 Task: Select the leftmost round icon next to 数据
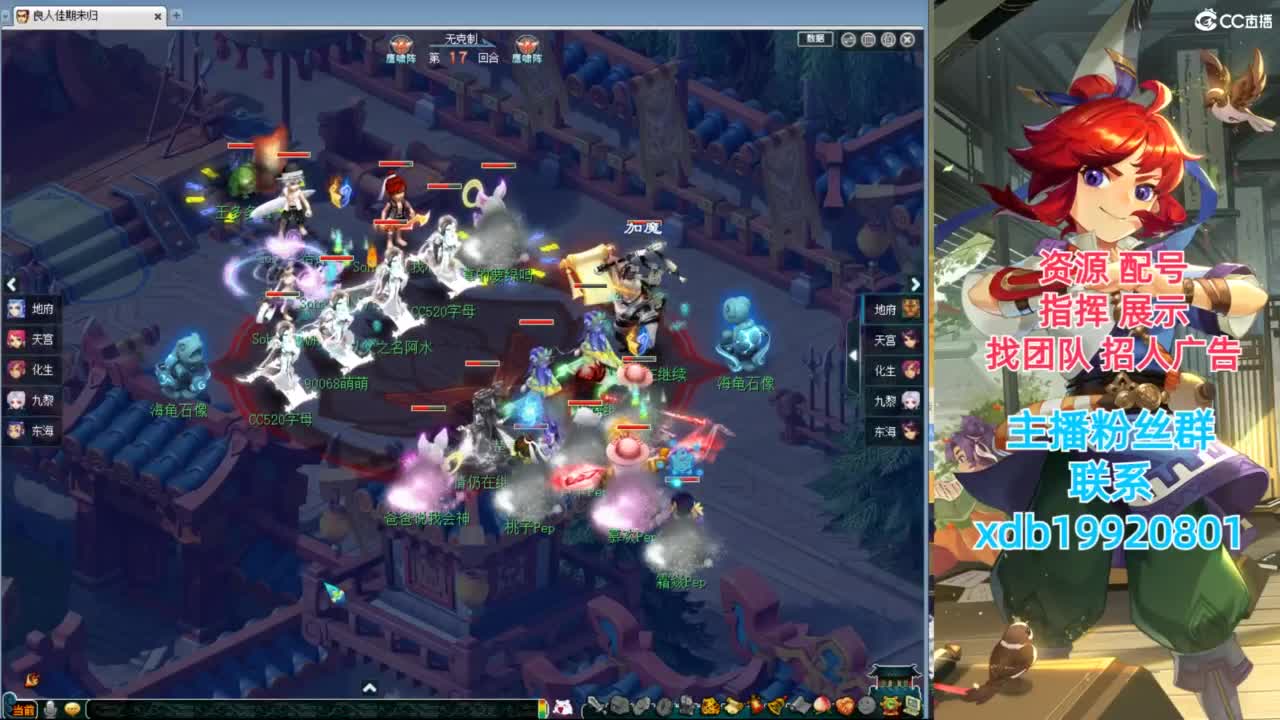coord(848,39)
